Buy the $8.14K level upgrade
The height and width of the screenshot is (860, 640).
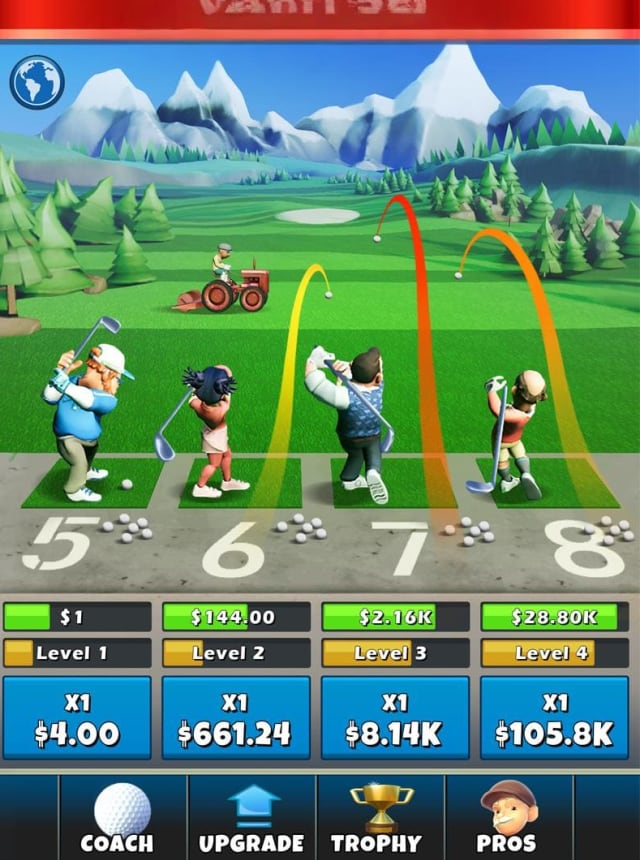click(395, 717)
